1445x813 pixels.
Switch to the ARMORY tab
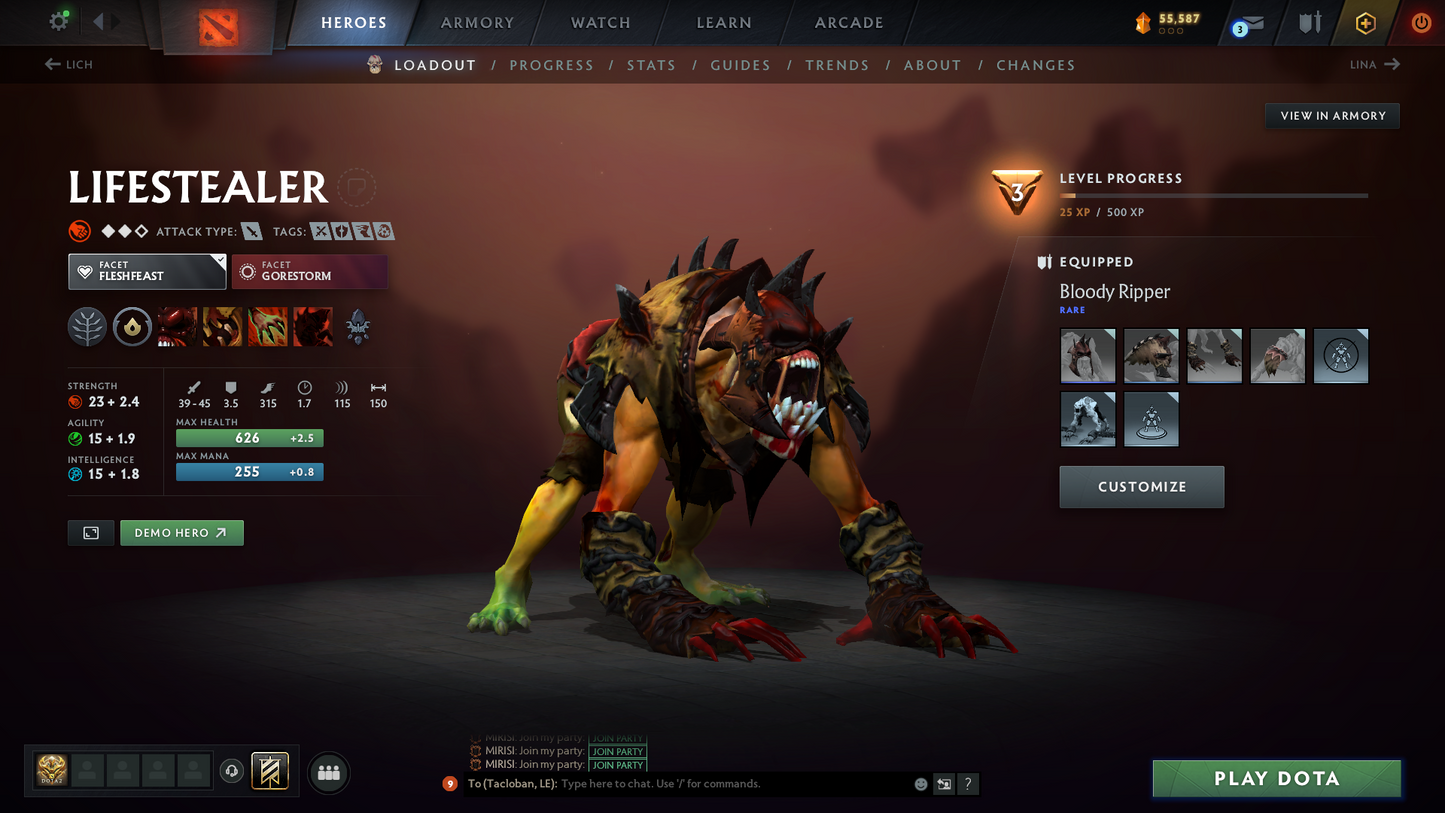pyautogui.click(x=476, y=22)
